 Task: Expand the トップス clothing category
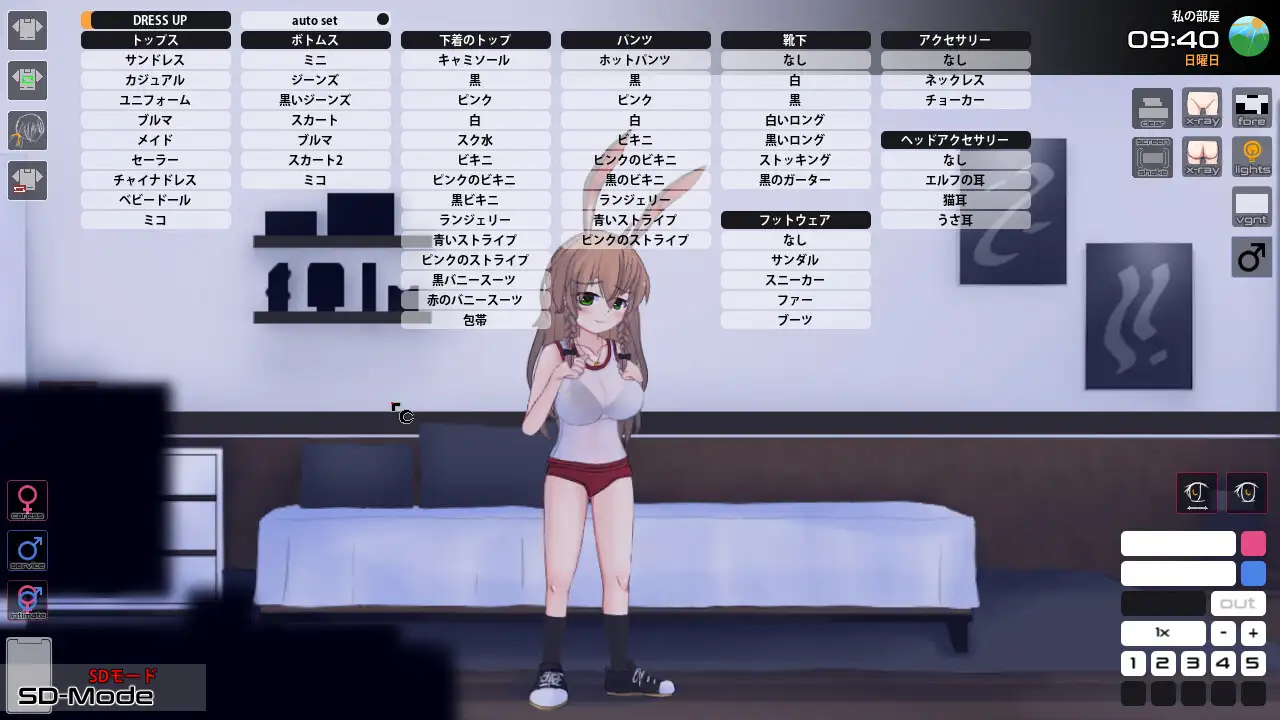point(155,40)
